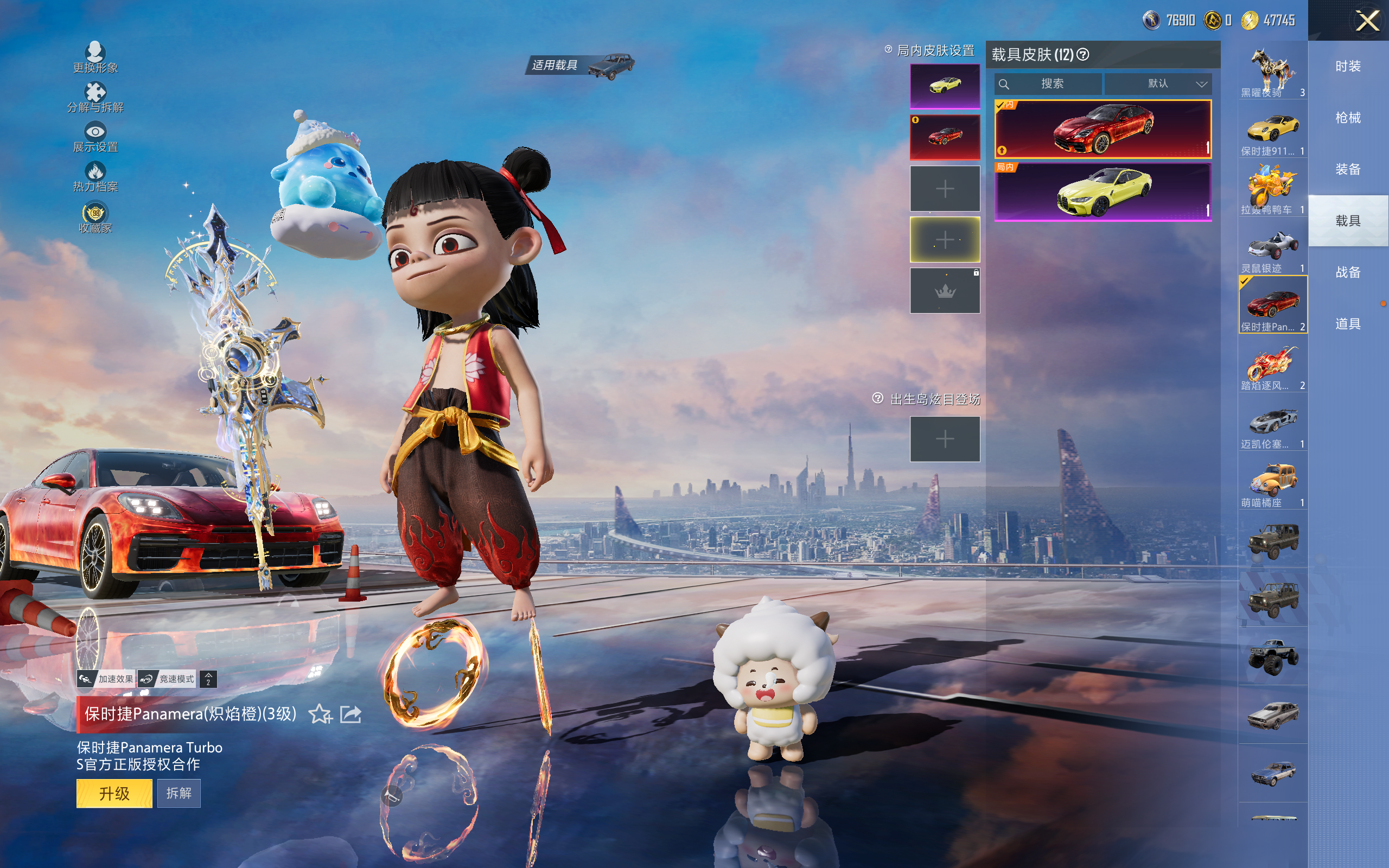Image resolution: width=1389 pixels, height=868 pixels.
Task: Click the 拆解 dismantle button
Action: (x=179, y=793)
